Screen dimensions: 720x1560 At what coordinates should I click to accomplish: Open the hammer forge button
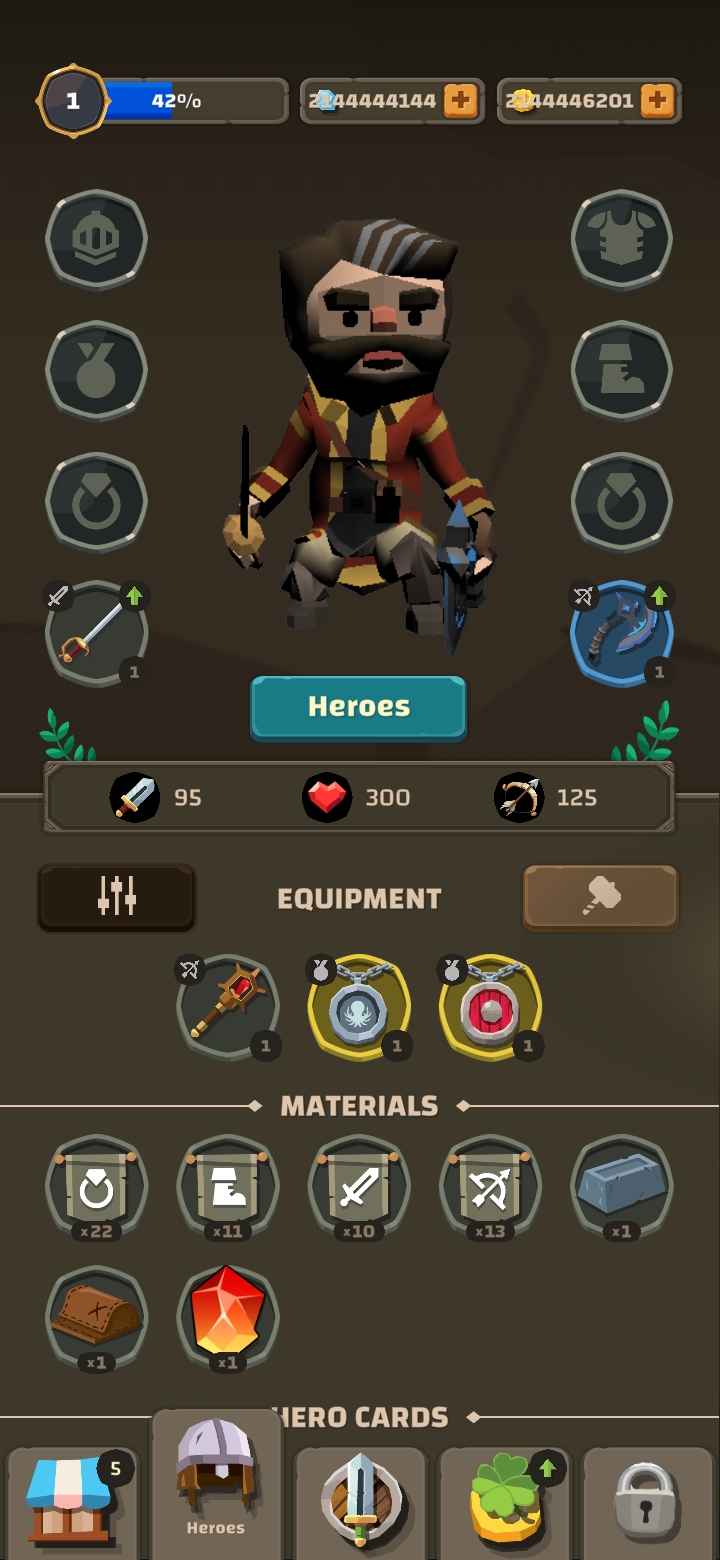pyautogui.click(x=600, y=897)
